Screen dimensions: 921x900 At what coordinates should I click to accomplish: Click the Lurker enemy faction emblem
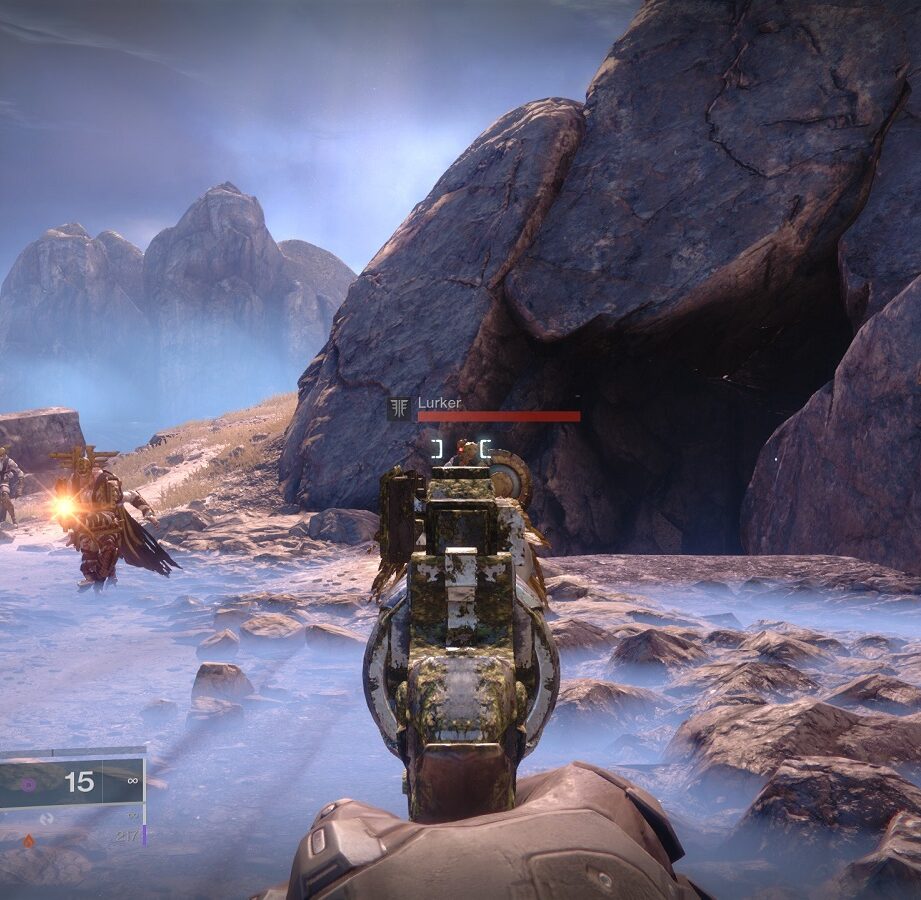400,408
